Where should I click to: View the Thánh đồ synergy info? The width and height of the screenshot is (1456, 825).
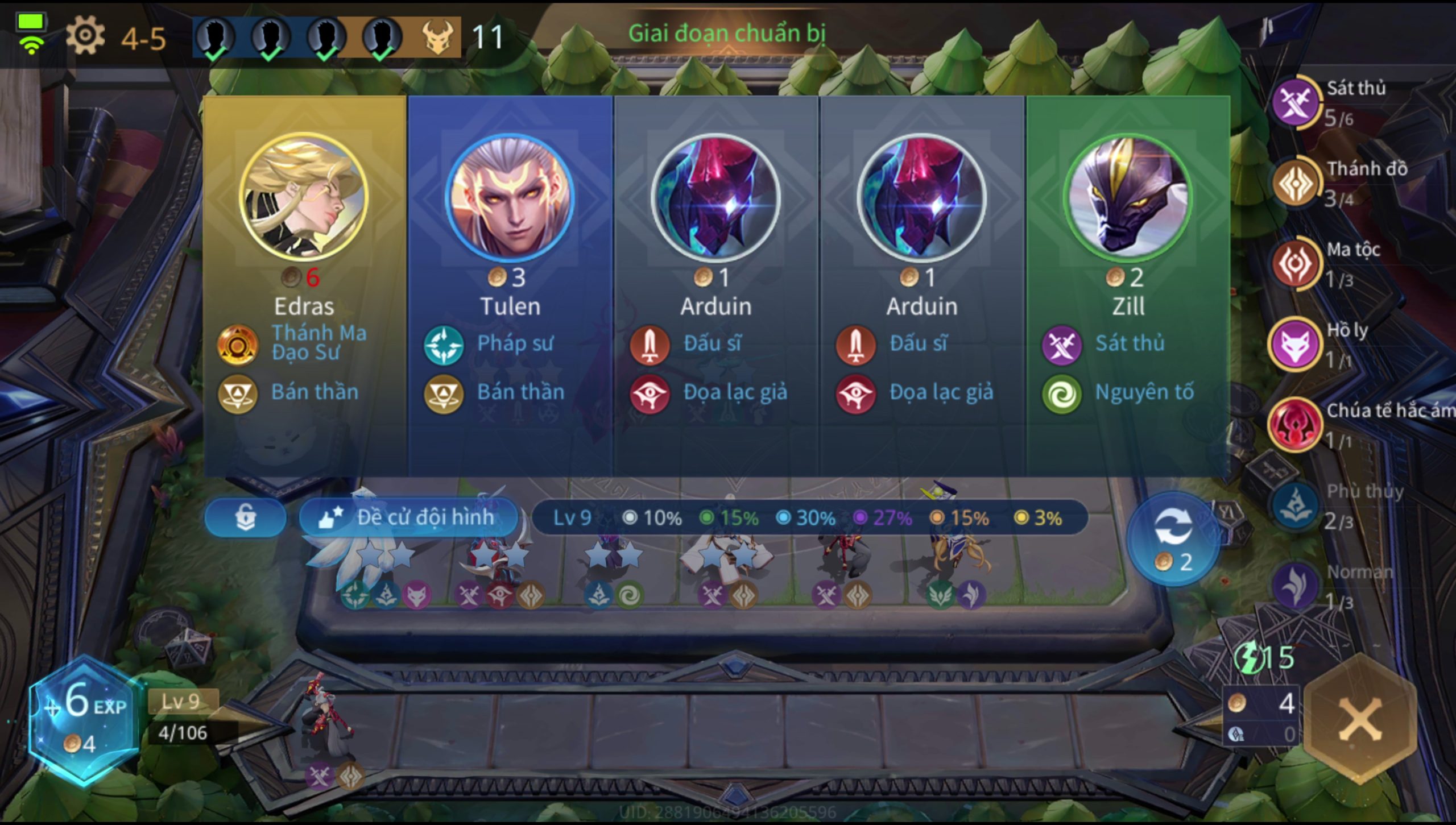point(1296,183)
